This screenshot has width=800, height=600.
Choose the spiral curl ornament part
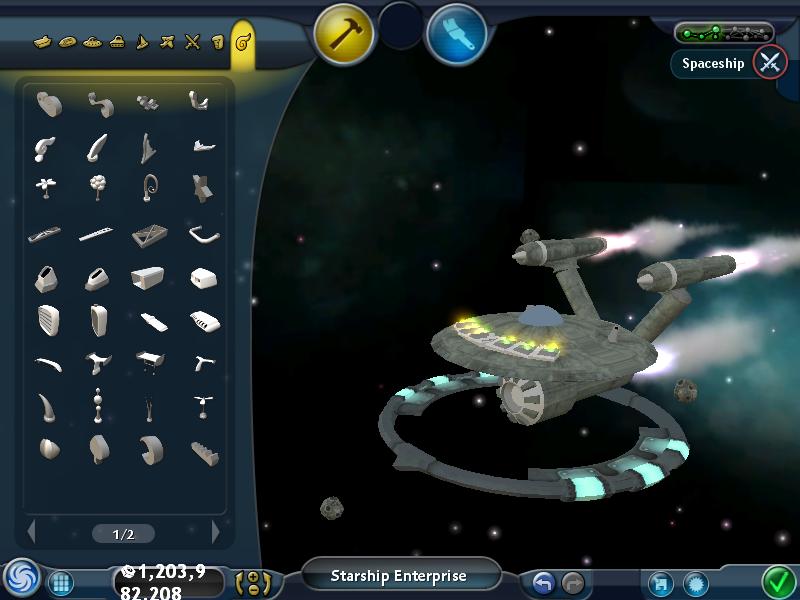coord(150,187)
